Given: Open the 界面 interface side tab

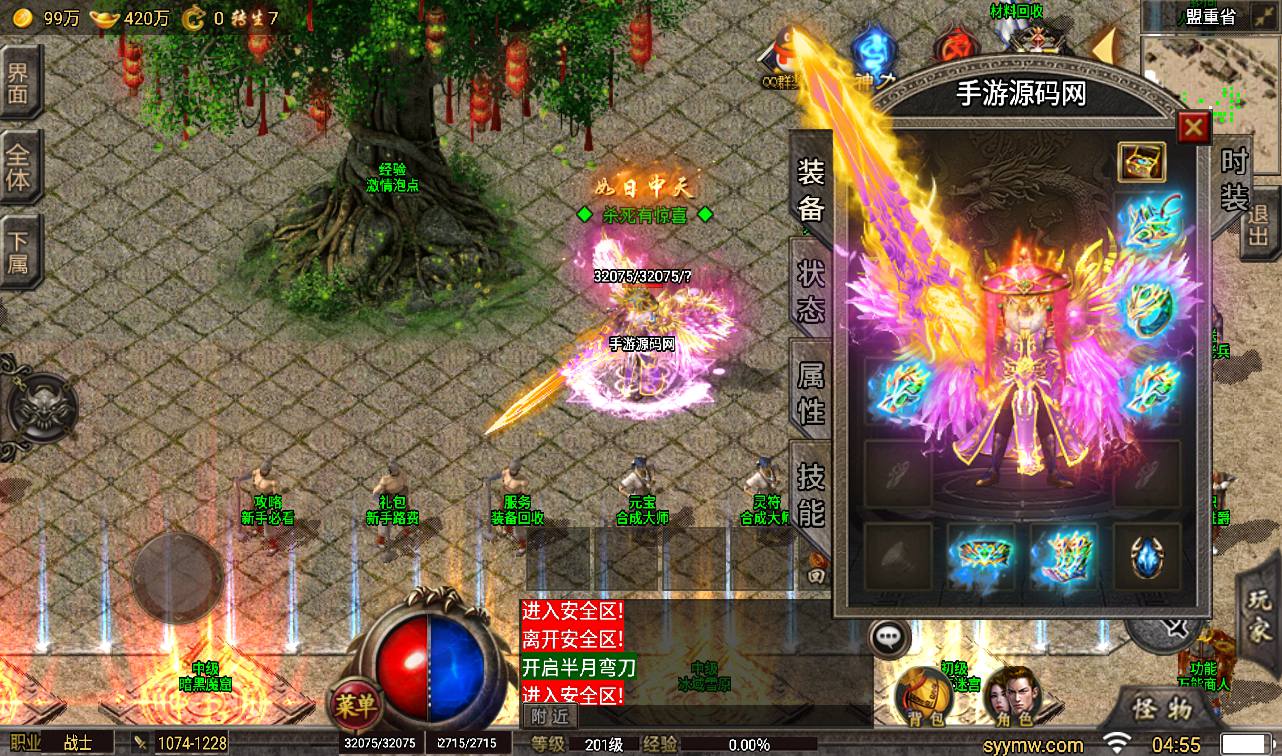Looking at the screenshot, I should click(x=18, y=83).
